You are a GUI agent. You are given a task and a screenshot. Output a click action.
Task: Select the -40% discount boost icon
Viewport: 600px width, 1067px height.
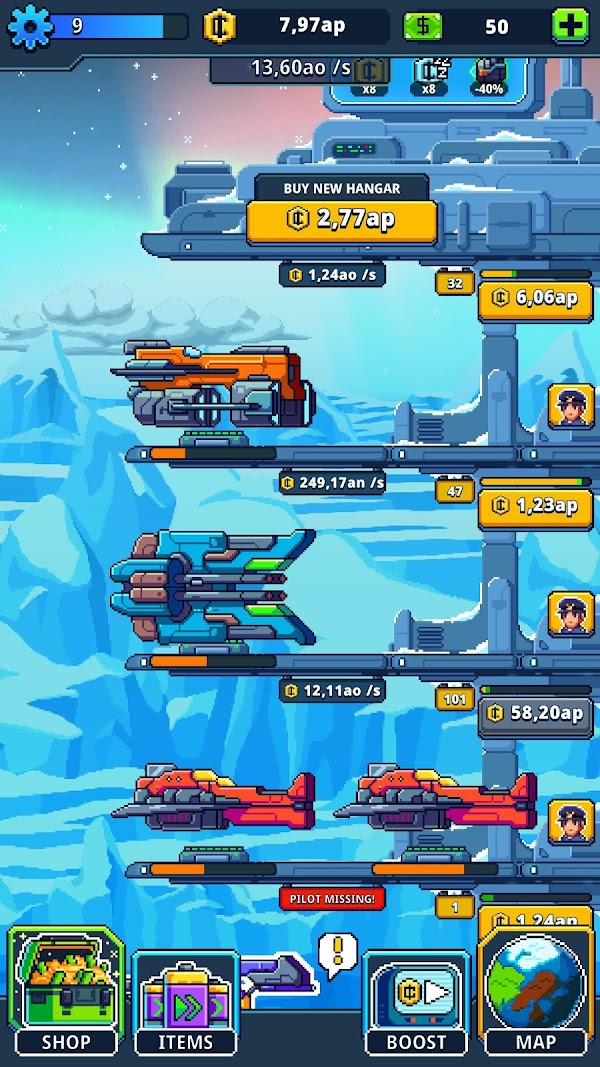pyautogui.click(x=489, y=75)
